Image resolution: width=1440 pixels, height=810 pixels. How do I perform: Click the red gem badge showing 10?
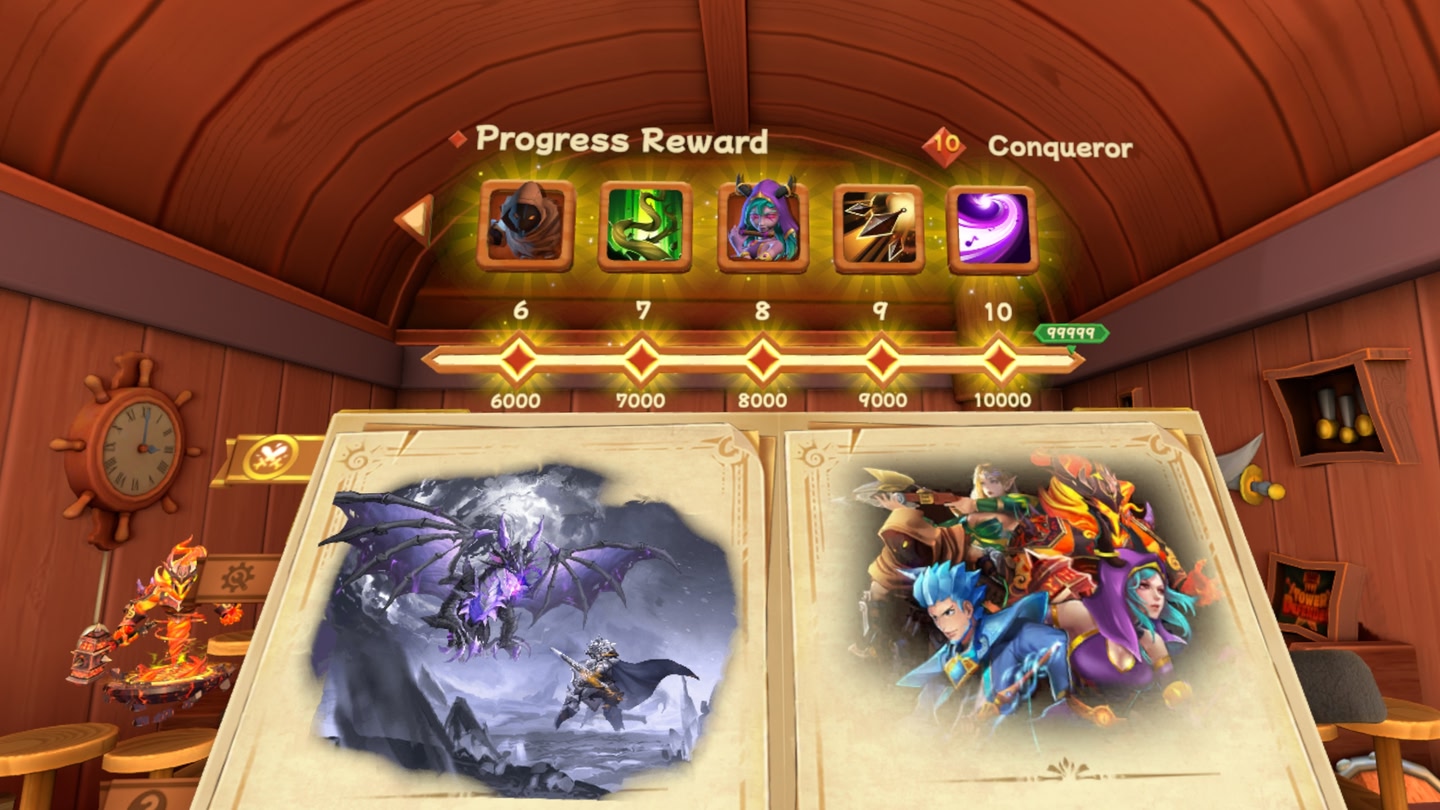tap(944, 144)
